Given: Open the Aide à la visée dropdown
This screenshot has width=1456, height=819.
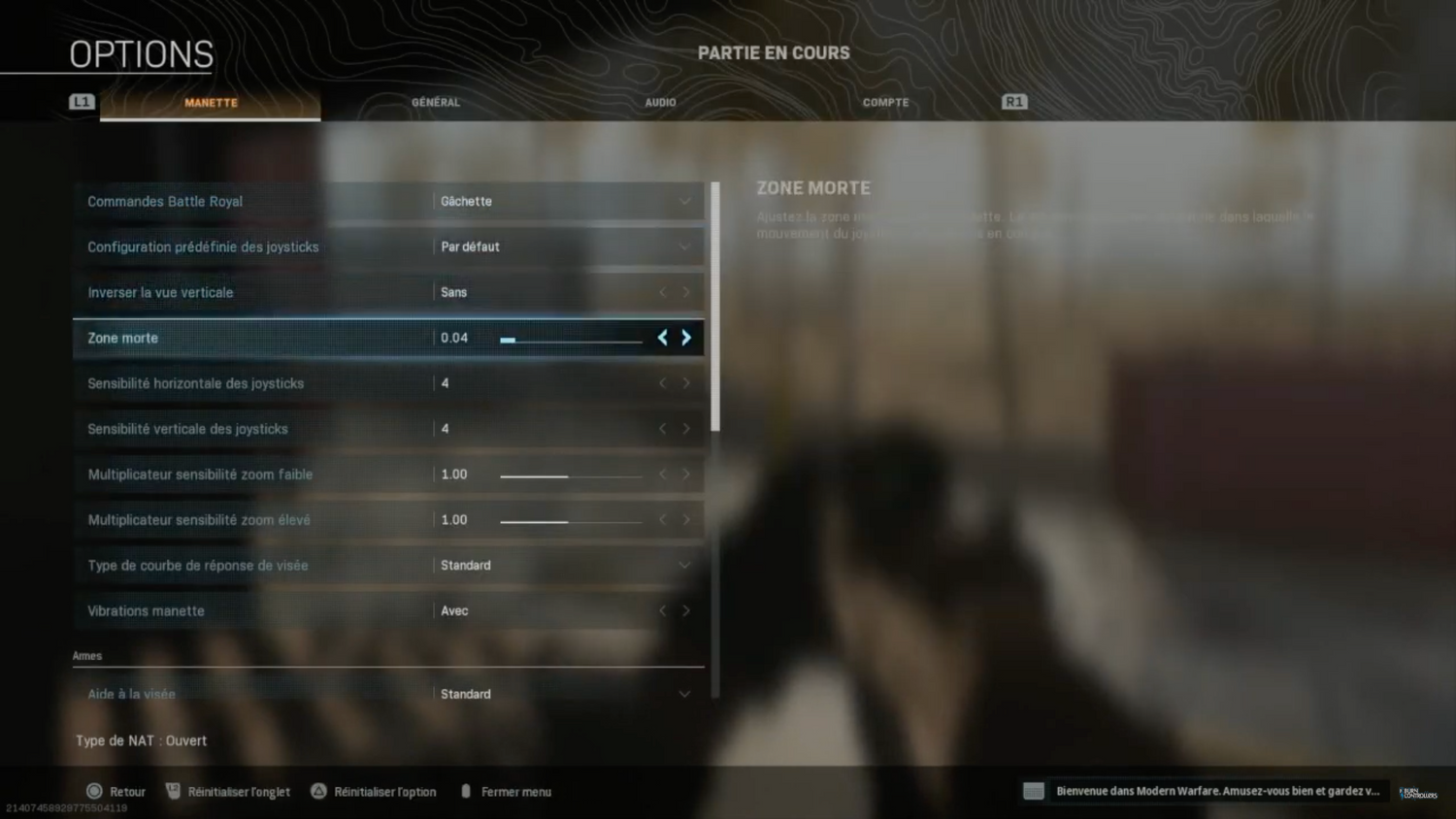Looking at the screenshot, I should [567, 694].
